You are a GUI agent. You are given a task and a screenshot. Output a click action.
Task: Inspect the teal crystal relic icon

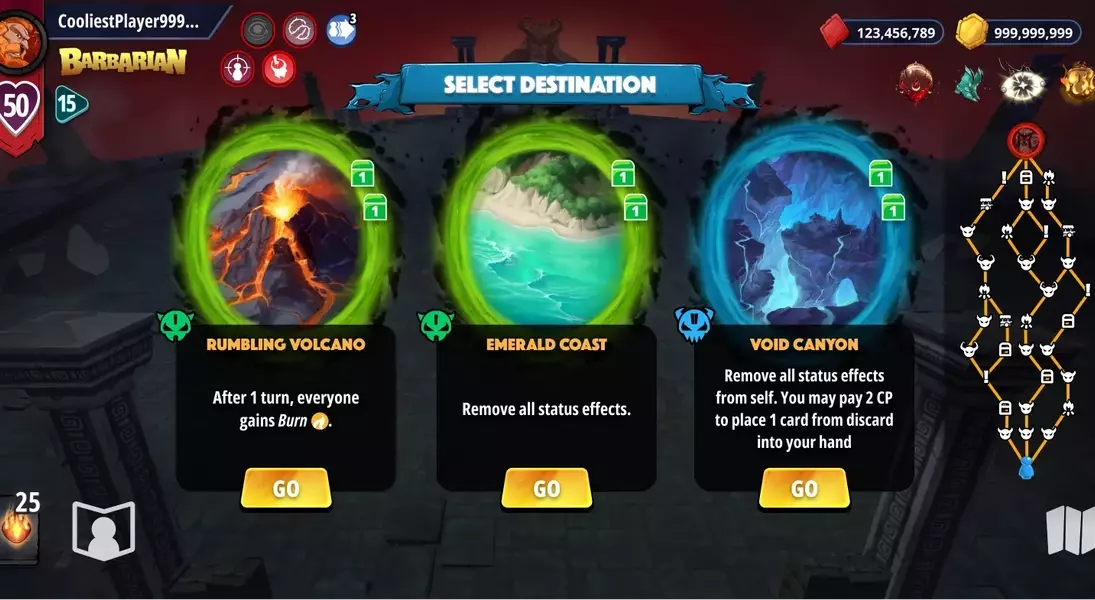[x=968, y=83]
